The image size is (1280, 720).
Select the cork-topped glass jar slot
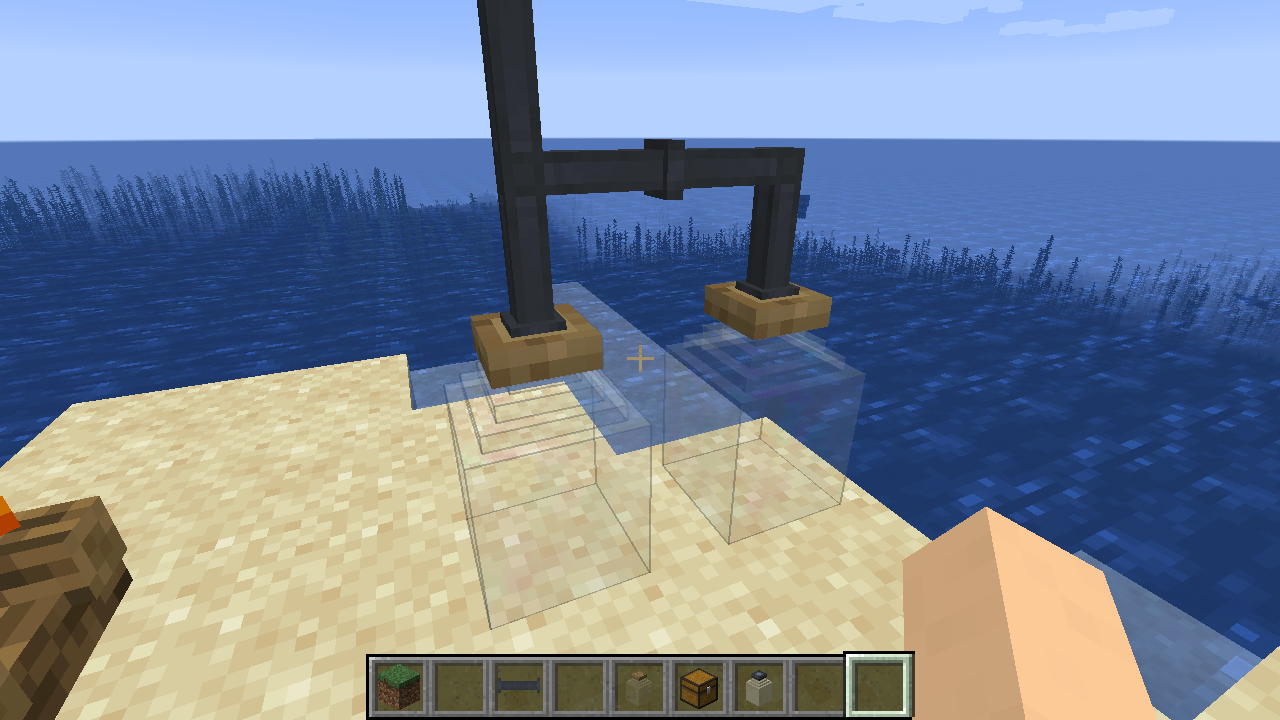tap(639, 686)
